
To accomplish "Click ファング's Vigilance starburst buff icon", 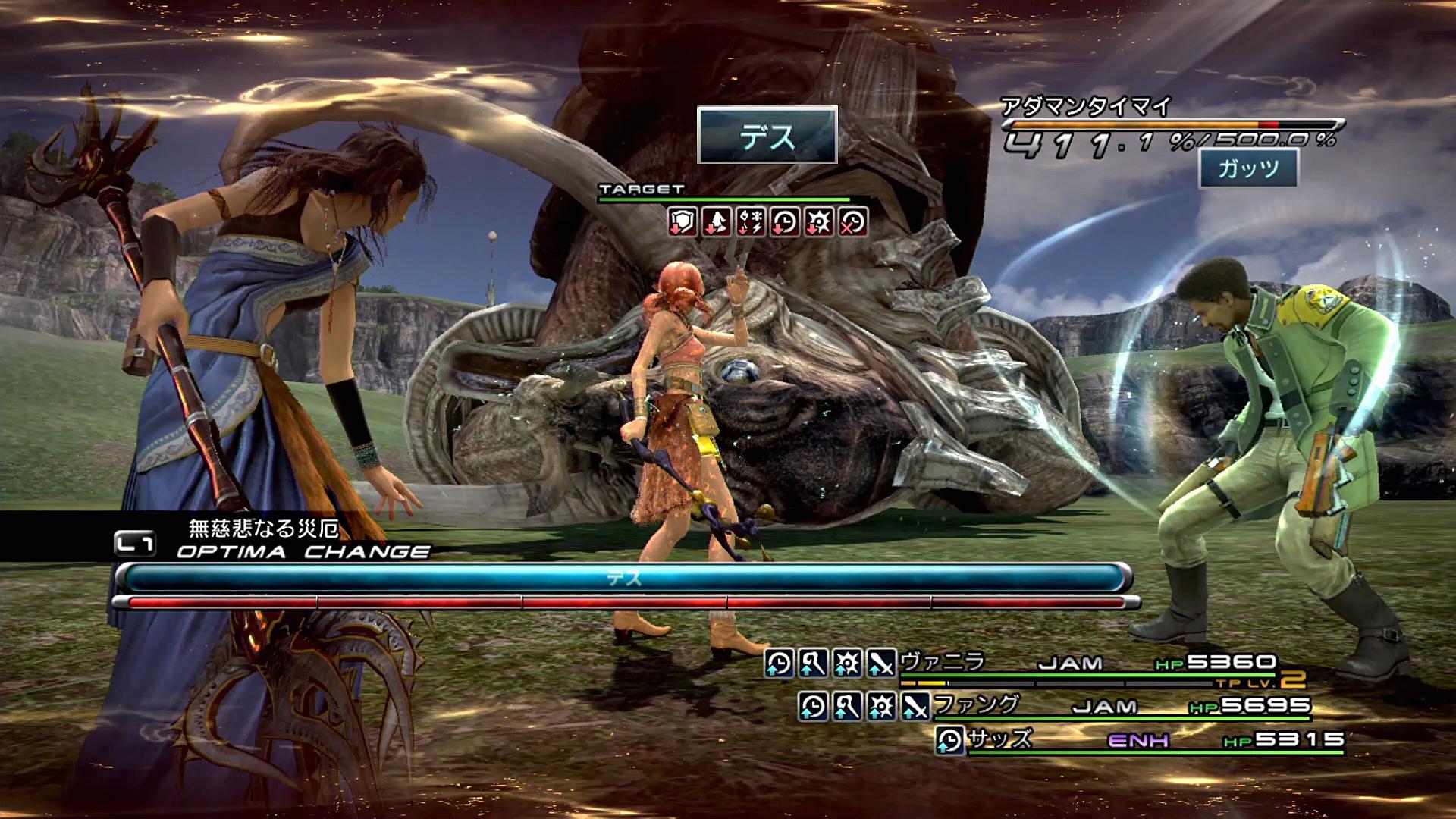I will 881,707.
